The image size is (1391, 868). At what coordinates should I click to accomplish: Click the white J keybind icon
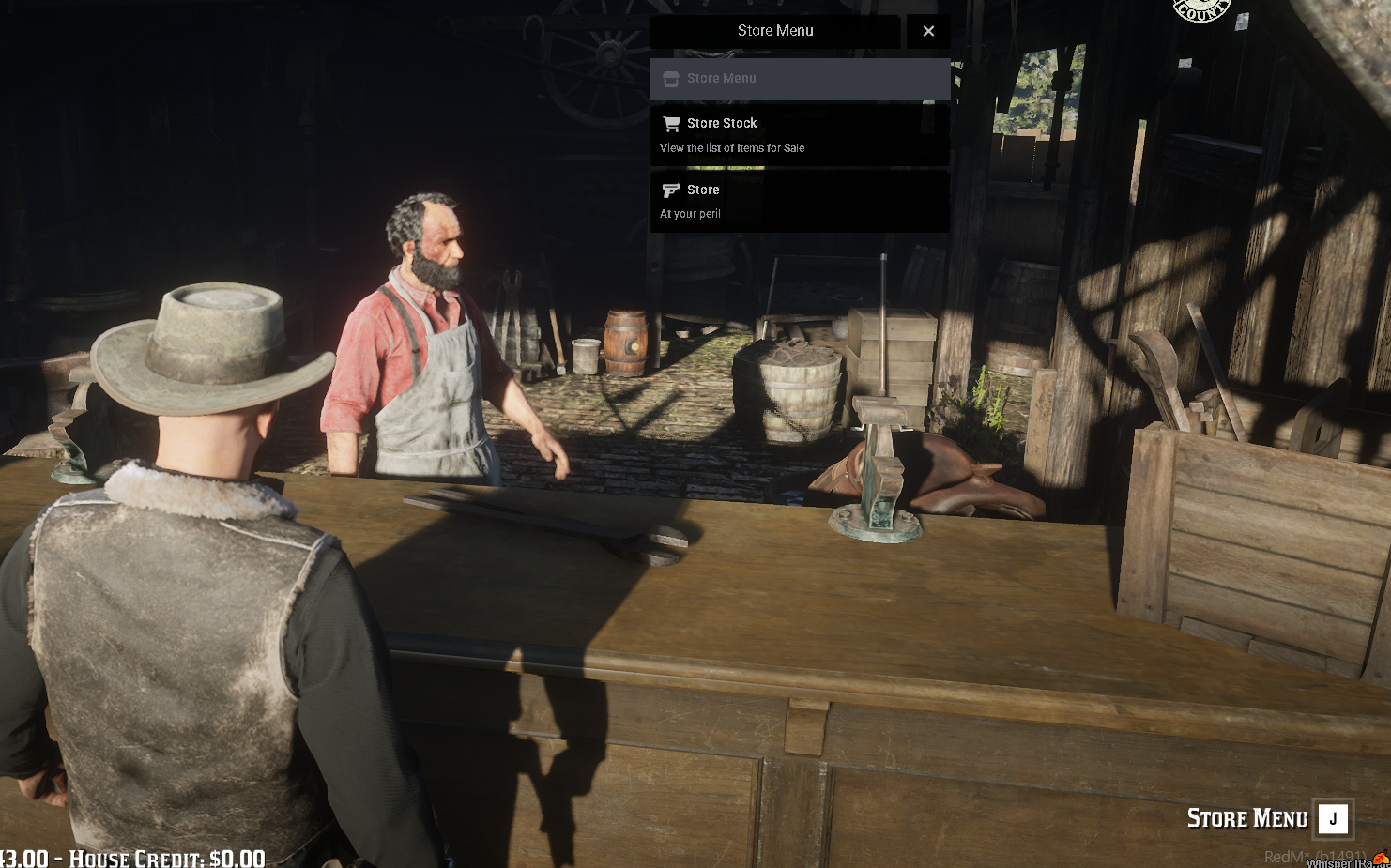coord(1332,818)
